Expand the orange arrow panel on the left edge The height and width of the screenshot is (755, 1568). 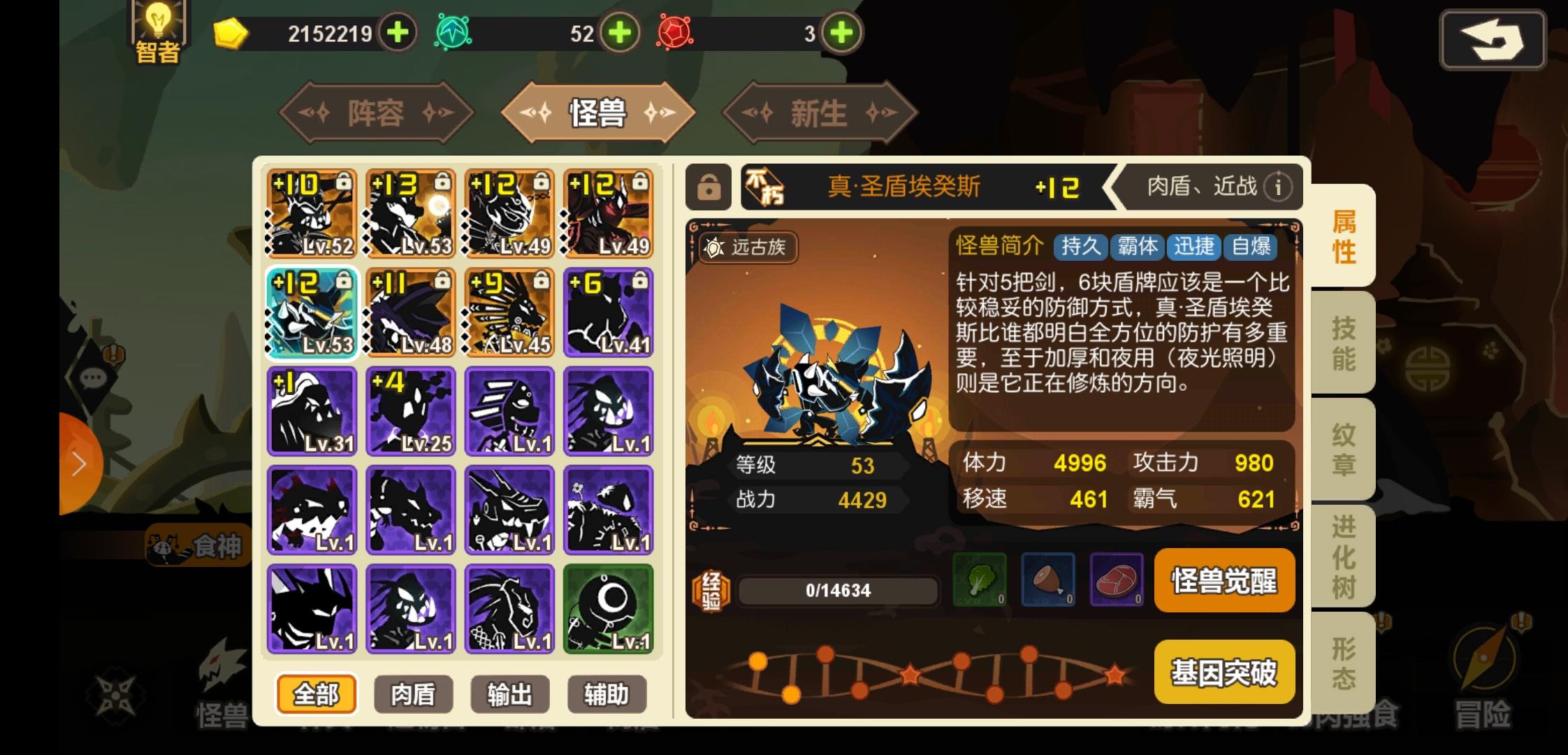[x=78, y=463]
